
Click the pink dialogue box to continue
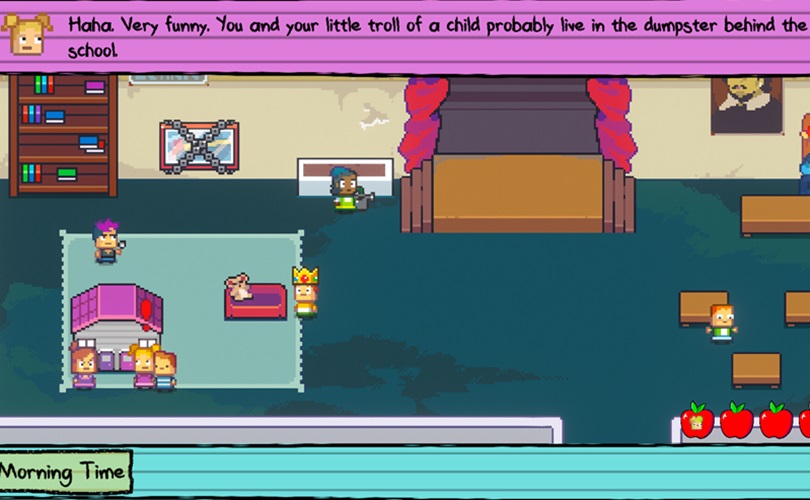point(430,36)
